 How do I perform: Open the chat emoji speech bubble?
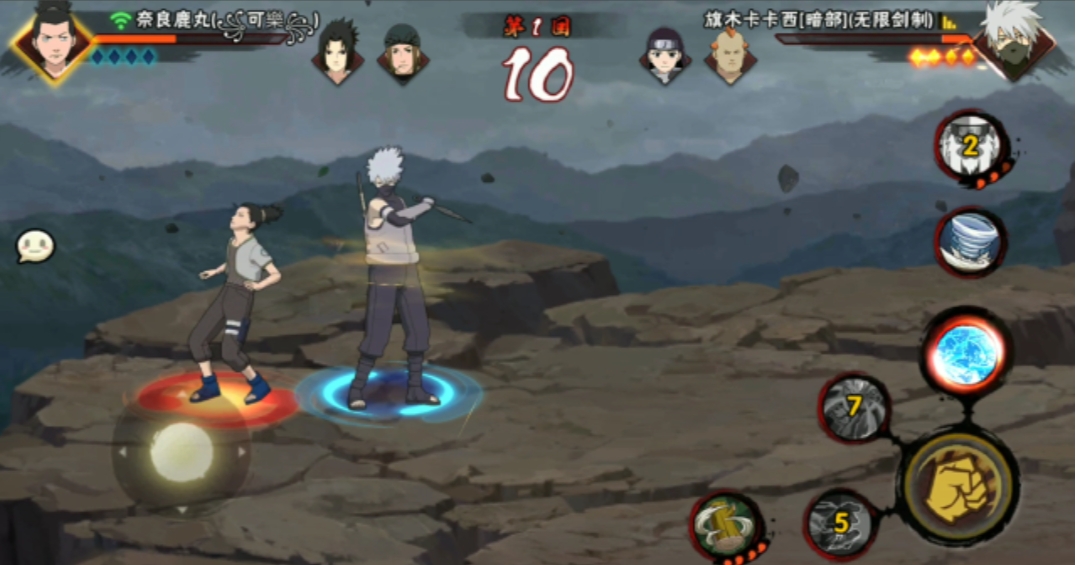(x=35, y=246)
